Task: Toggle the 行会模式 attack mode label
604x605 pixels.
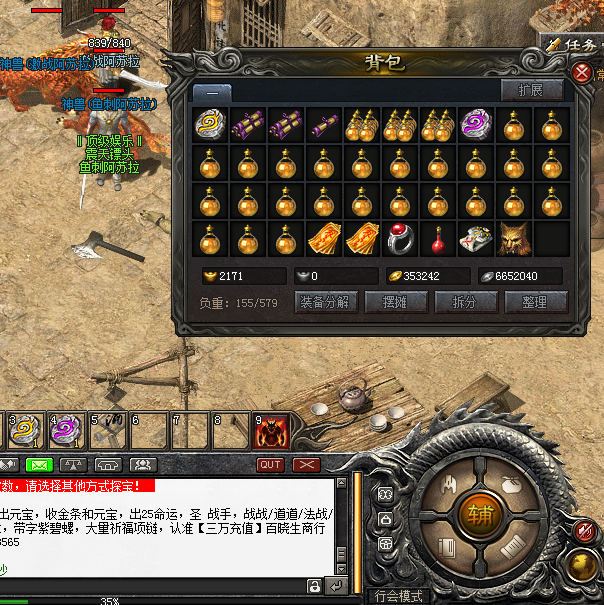Action: 398,596
